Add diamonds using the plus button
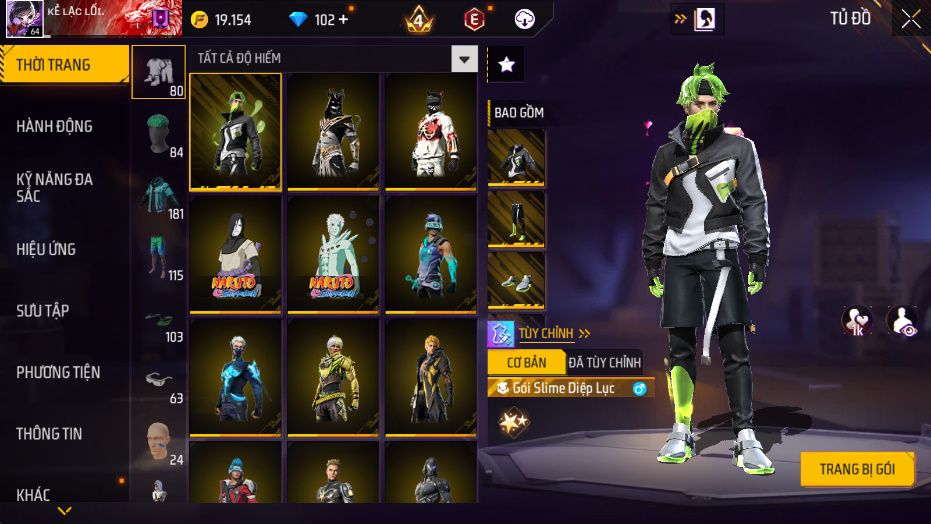931x524 pixels. pyautogui.click(x=343, y=19)
